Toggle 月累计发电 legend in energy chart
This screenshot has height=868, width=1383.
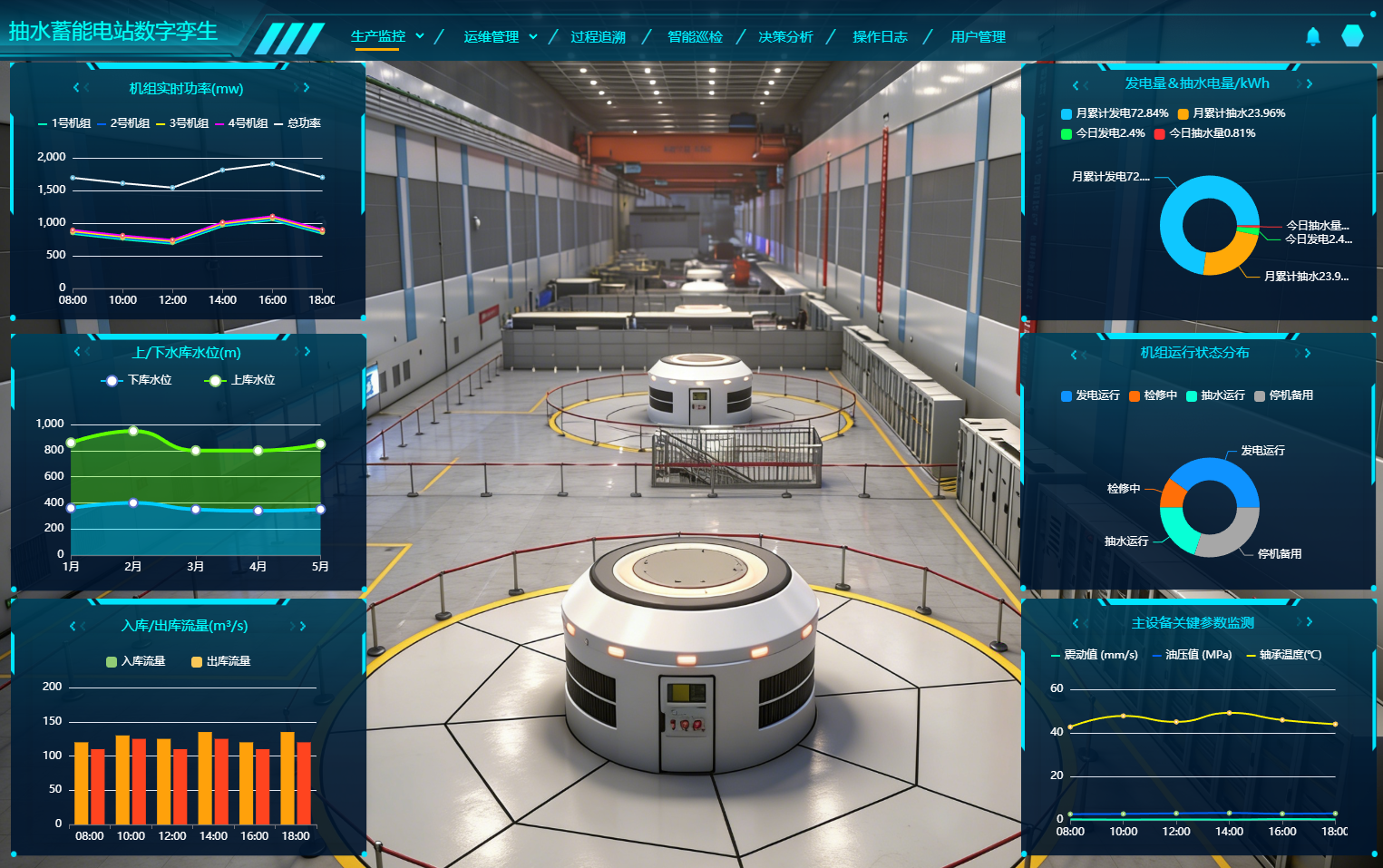click(x=1115, y=113)
